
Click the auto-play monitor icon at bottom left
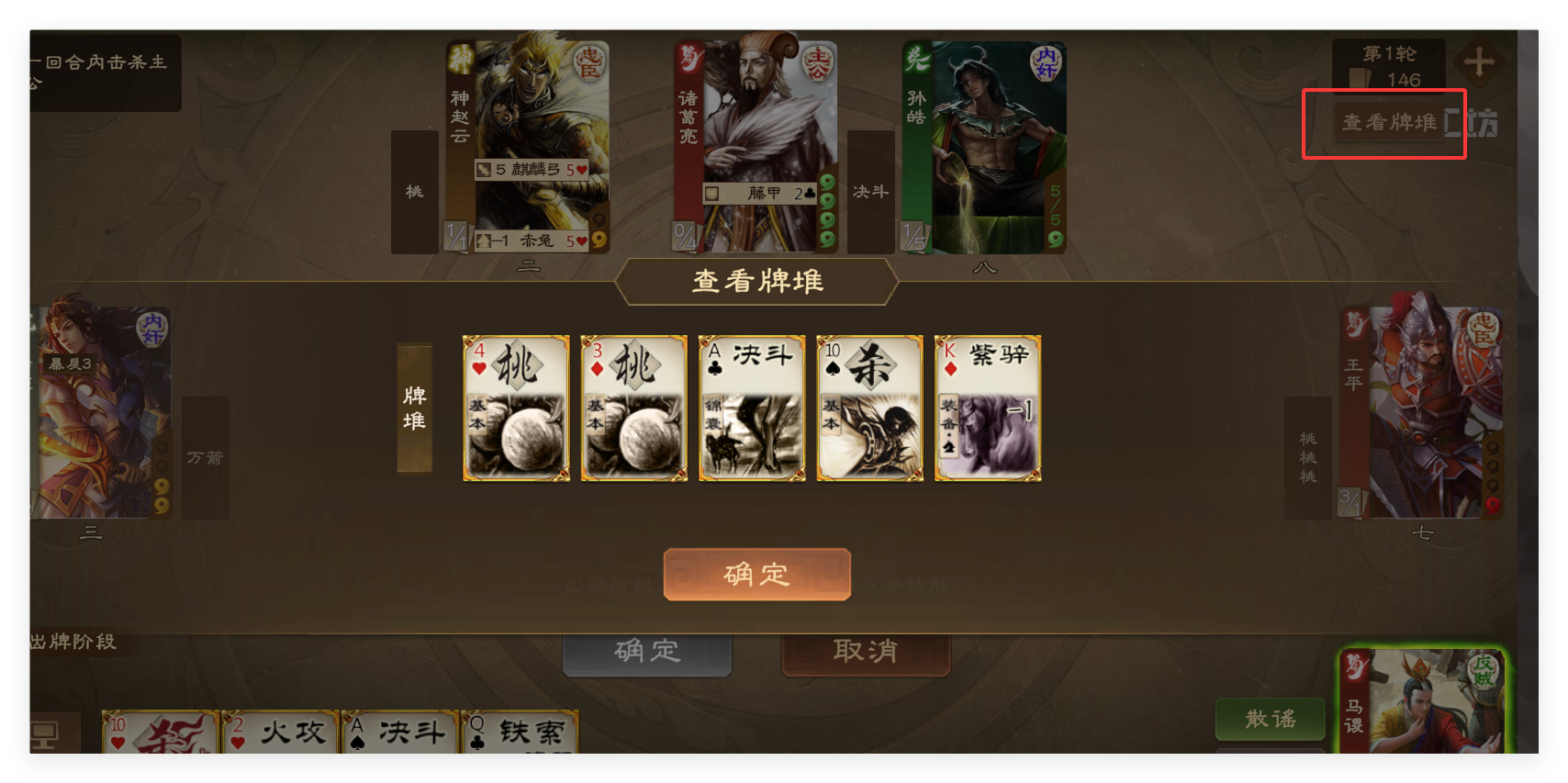click(x=44, y=734)
